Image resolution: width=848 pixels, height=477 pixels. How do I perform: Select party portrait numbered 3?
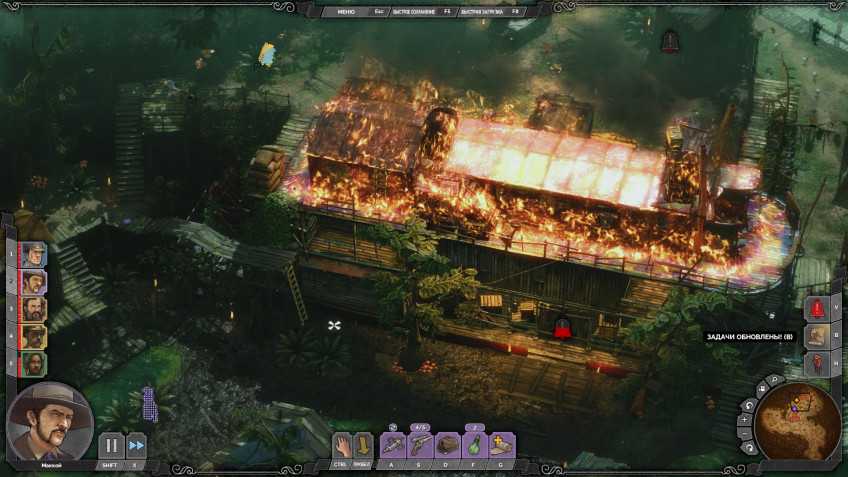[34, 308]
